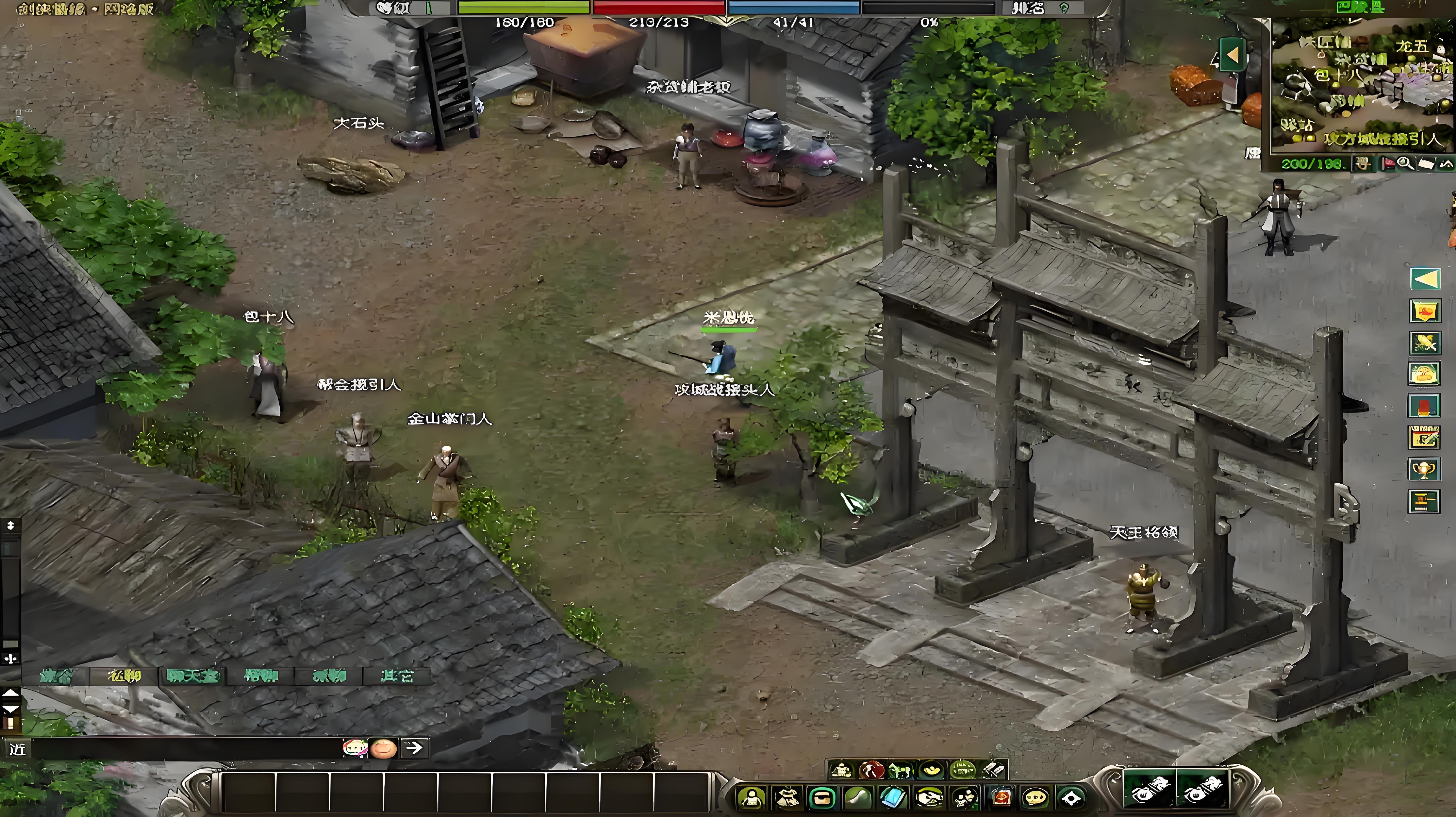The width and height of the screenshot is (1456, 817).
Task: Select the 聊天室 chat room tab
Action: 192,676
